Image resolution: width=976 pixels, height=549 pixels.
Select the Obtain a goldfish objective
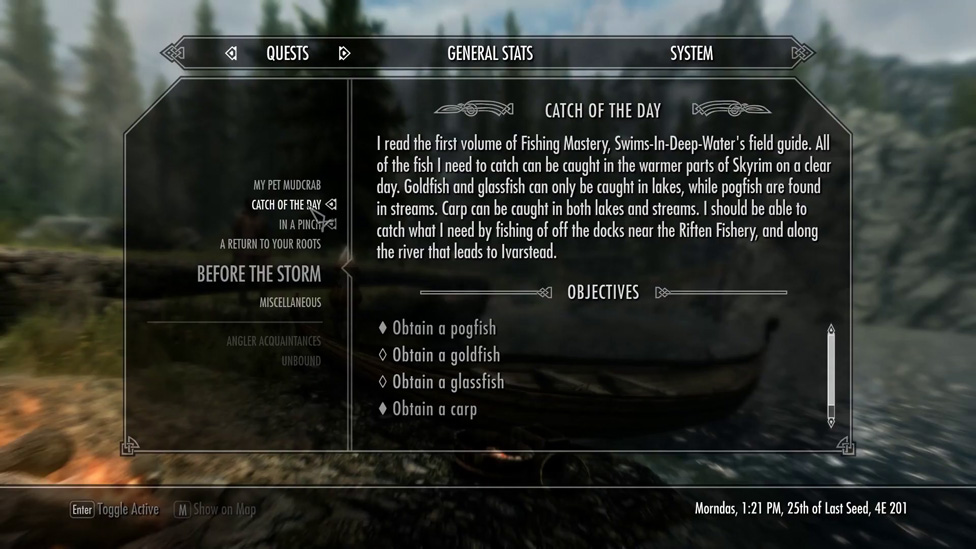445,355
